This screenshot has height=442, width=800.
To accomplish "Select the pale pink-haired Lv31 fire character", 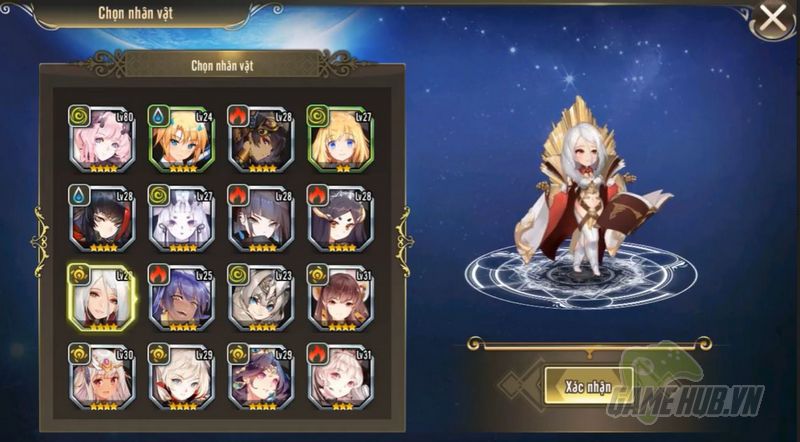I will click(339, 376).
